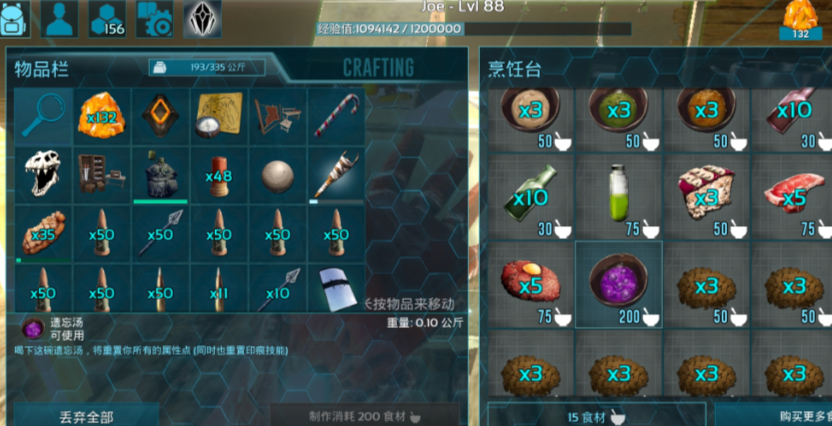Select the purple Mindwipe soup recipe

click(618, 284)
